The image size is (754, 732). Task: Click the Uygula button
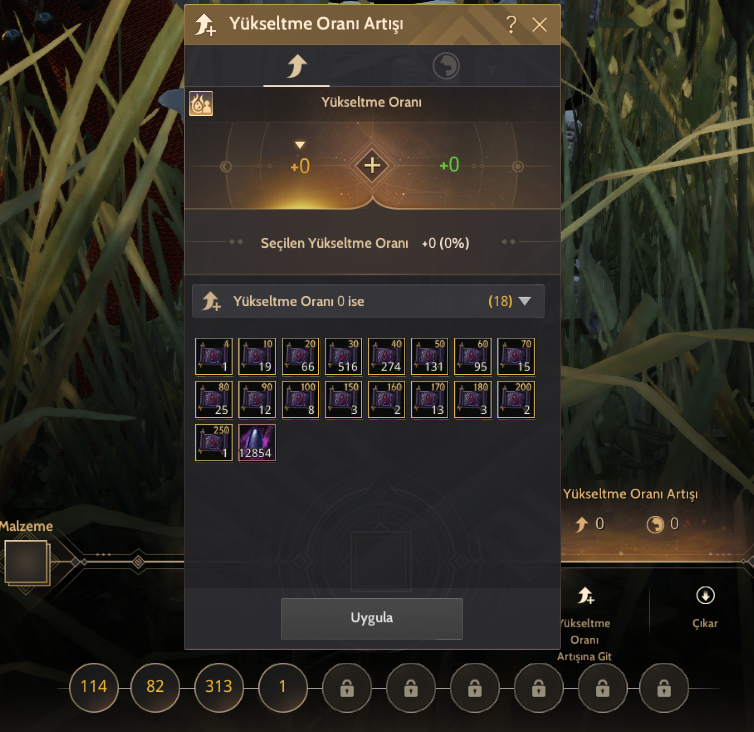pyautogui.click(x=371, y=618)
